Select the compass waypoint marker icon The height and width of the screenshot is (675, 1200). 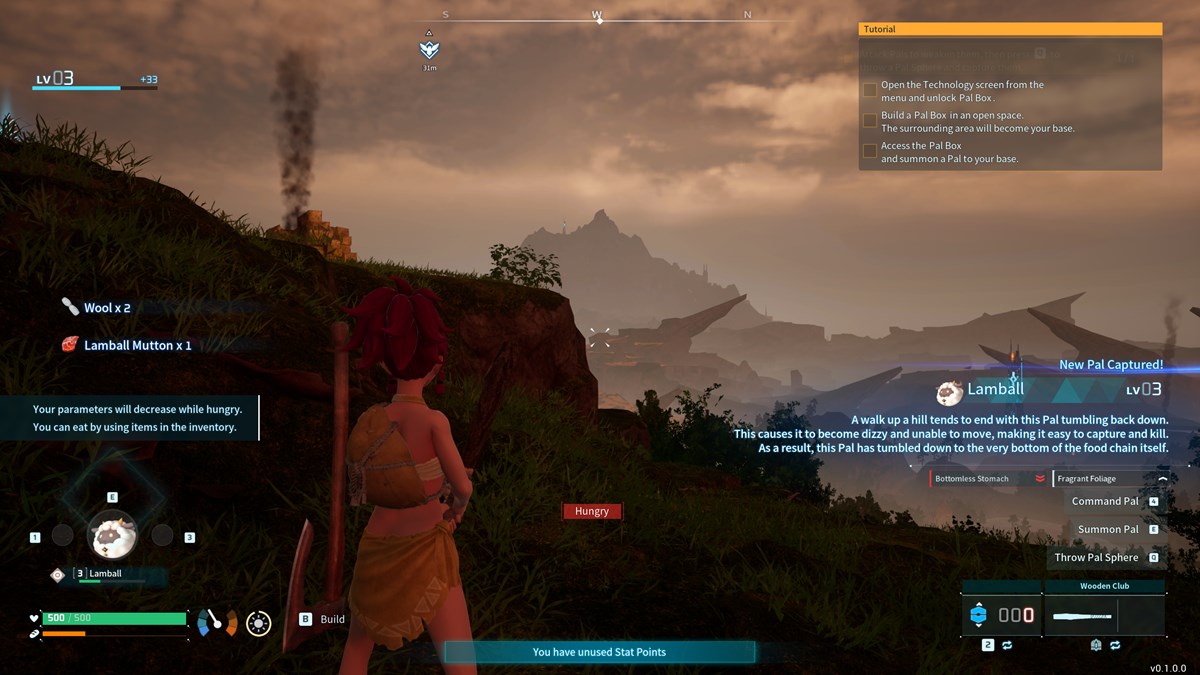[429, 49]
